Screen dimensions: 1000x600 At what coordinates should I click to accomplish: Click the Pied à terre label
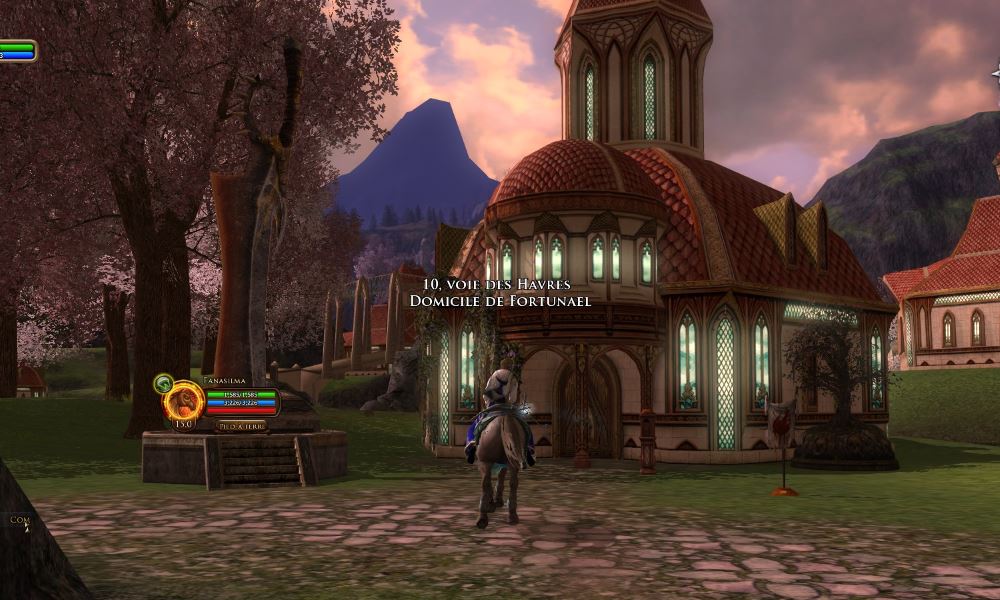coord(241,425)
